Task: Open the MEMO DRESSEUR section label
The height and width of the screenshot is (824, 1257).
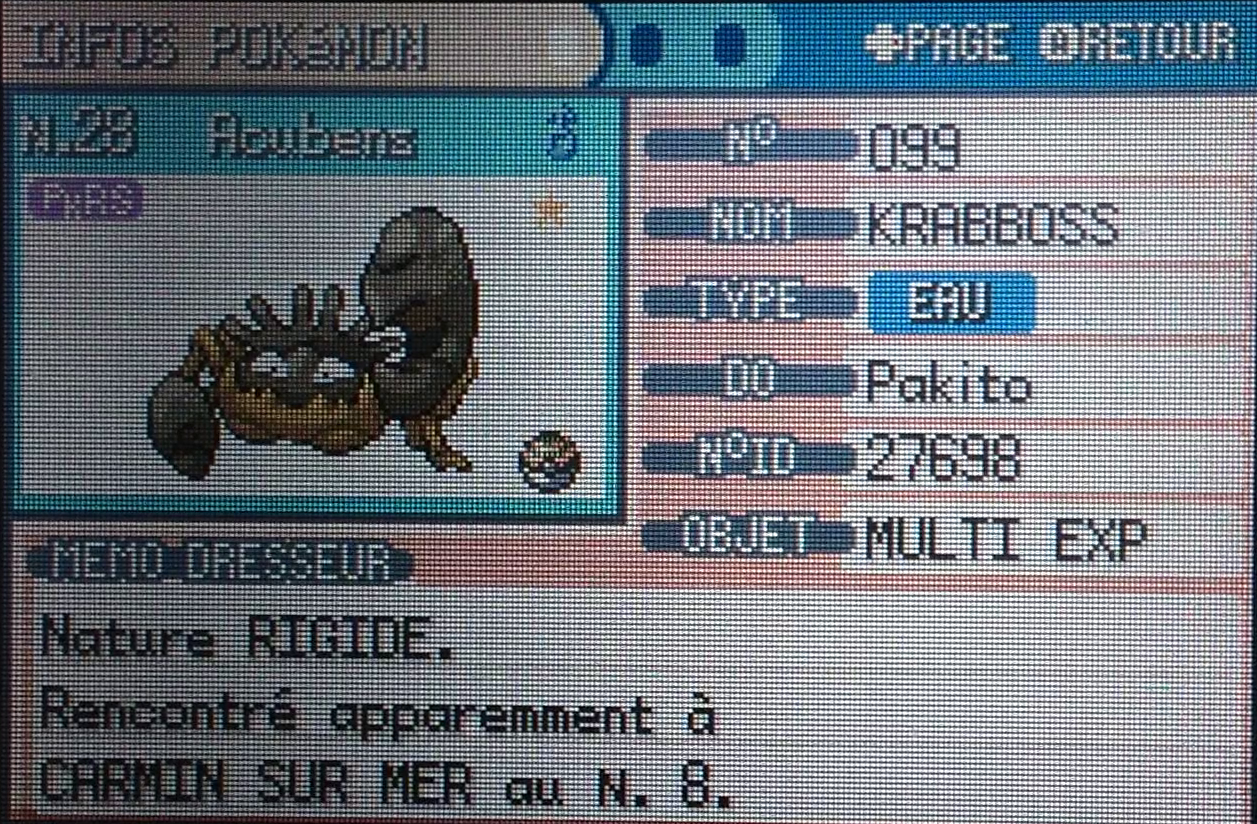Action: tap(218, 565)
